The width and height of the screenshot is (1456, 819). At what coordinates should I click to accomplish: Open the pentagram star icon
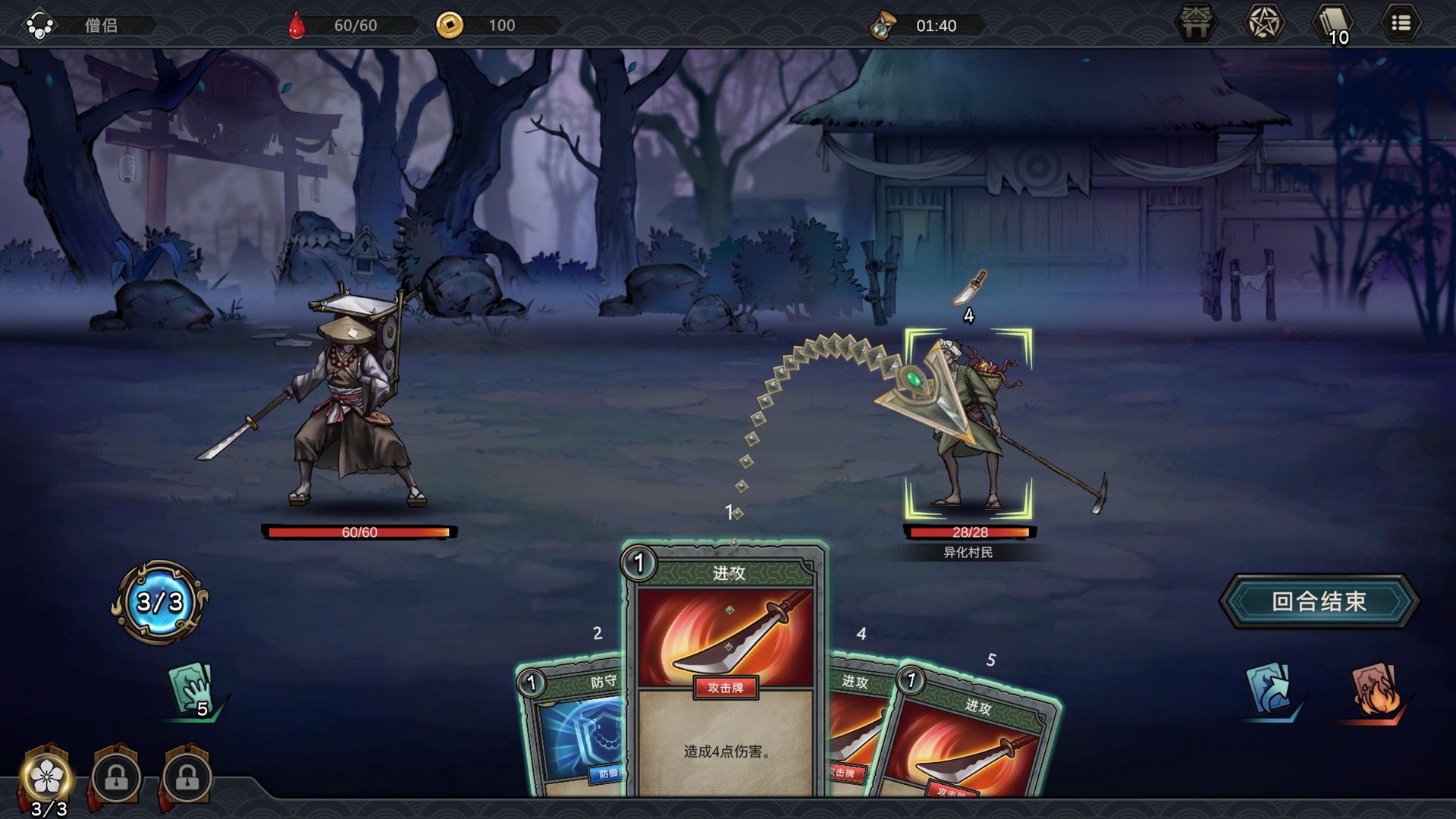coord(1264,24)
